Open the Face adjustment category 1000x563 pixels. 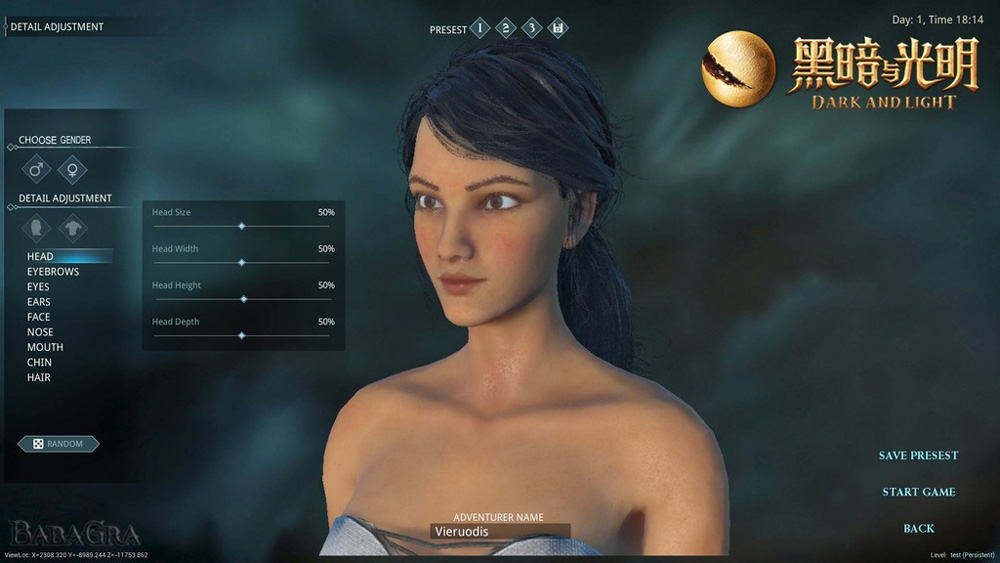(x=38, y=317)
